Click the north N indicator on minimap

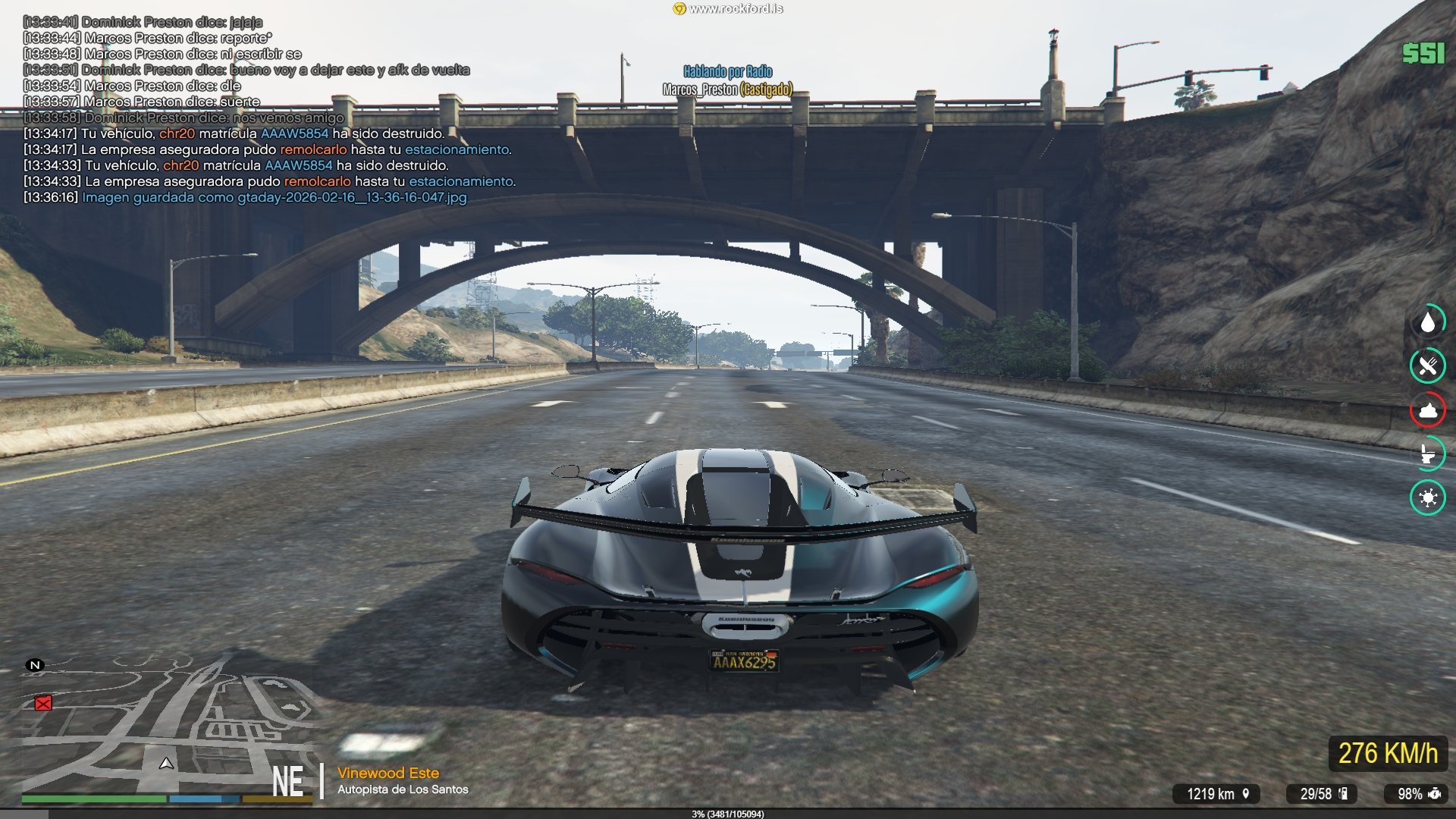click(35, 665)
